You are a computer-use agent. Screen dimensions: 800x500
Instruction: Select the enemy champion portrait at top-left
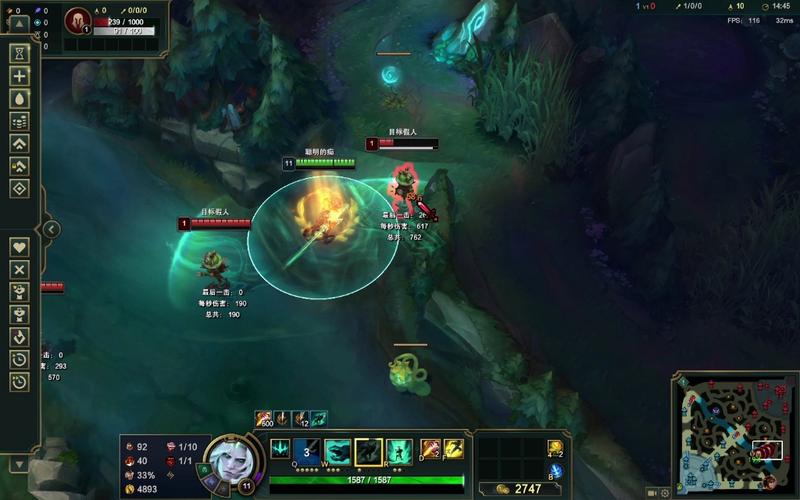pyautogui.click(x=77, y=21)
